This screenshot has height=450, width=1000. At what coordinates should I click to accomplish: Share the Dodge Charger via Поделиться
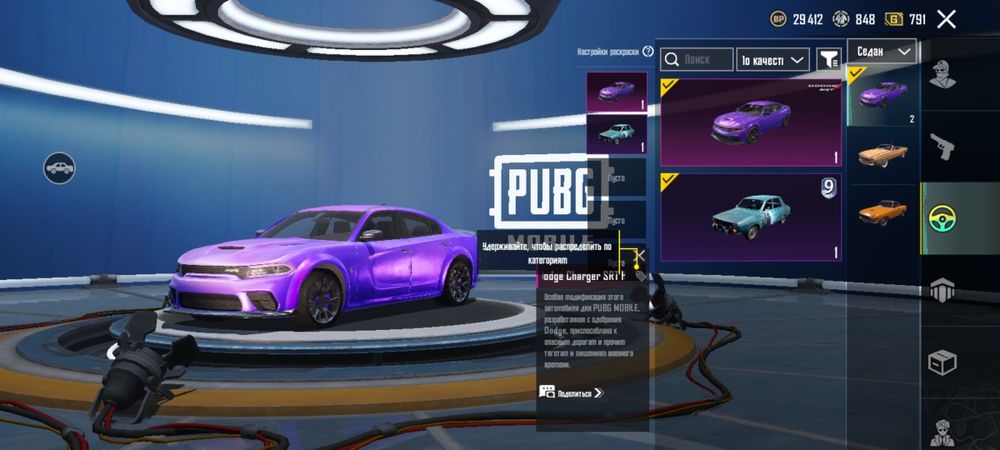(573, 393)
